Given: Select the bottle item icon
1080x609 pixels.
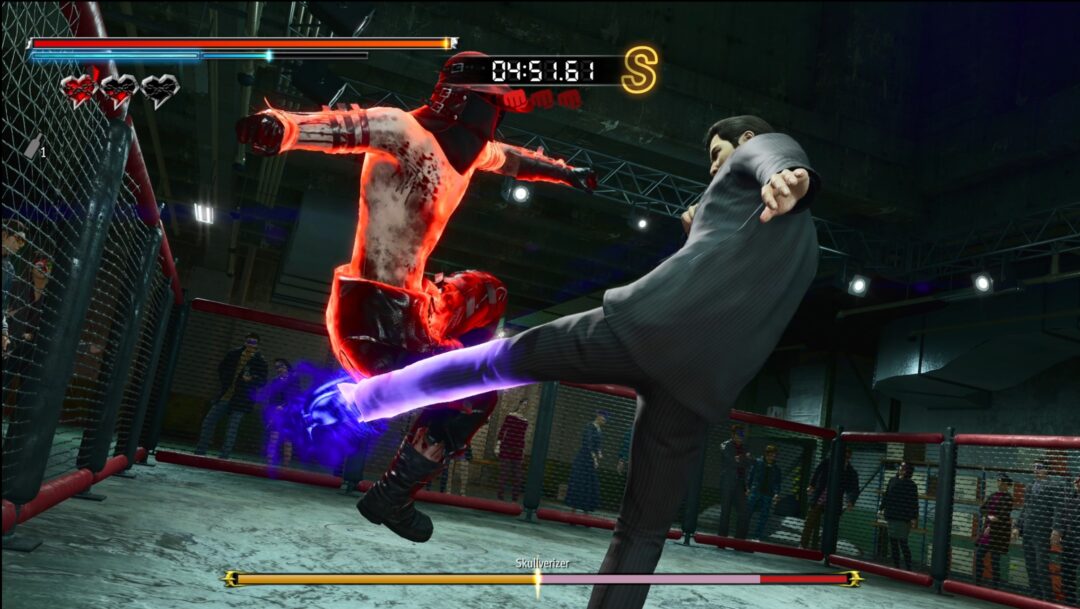Looking at the screenshot, I should 33,147.
